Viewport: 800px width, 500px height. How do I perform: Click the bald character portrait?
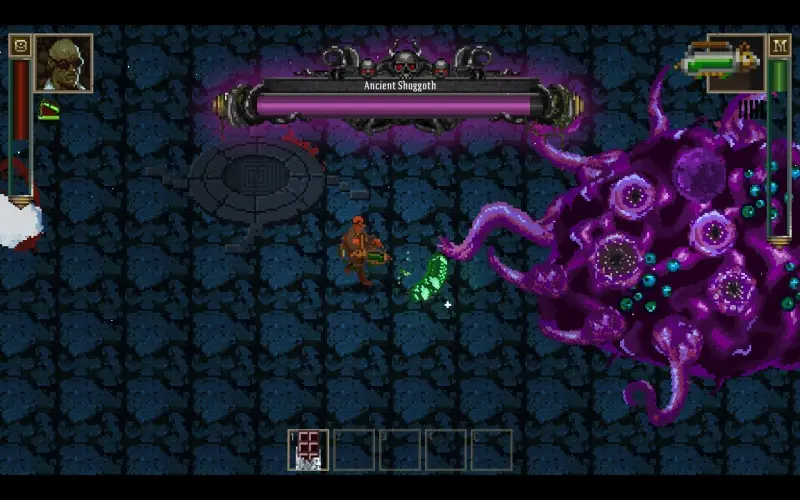63,63
